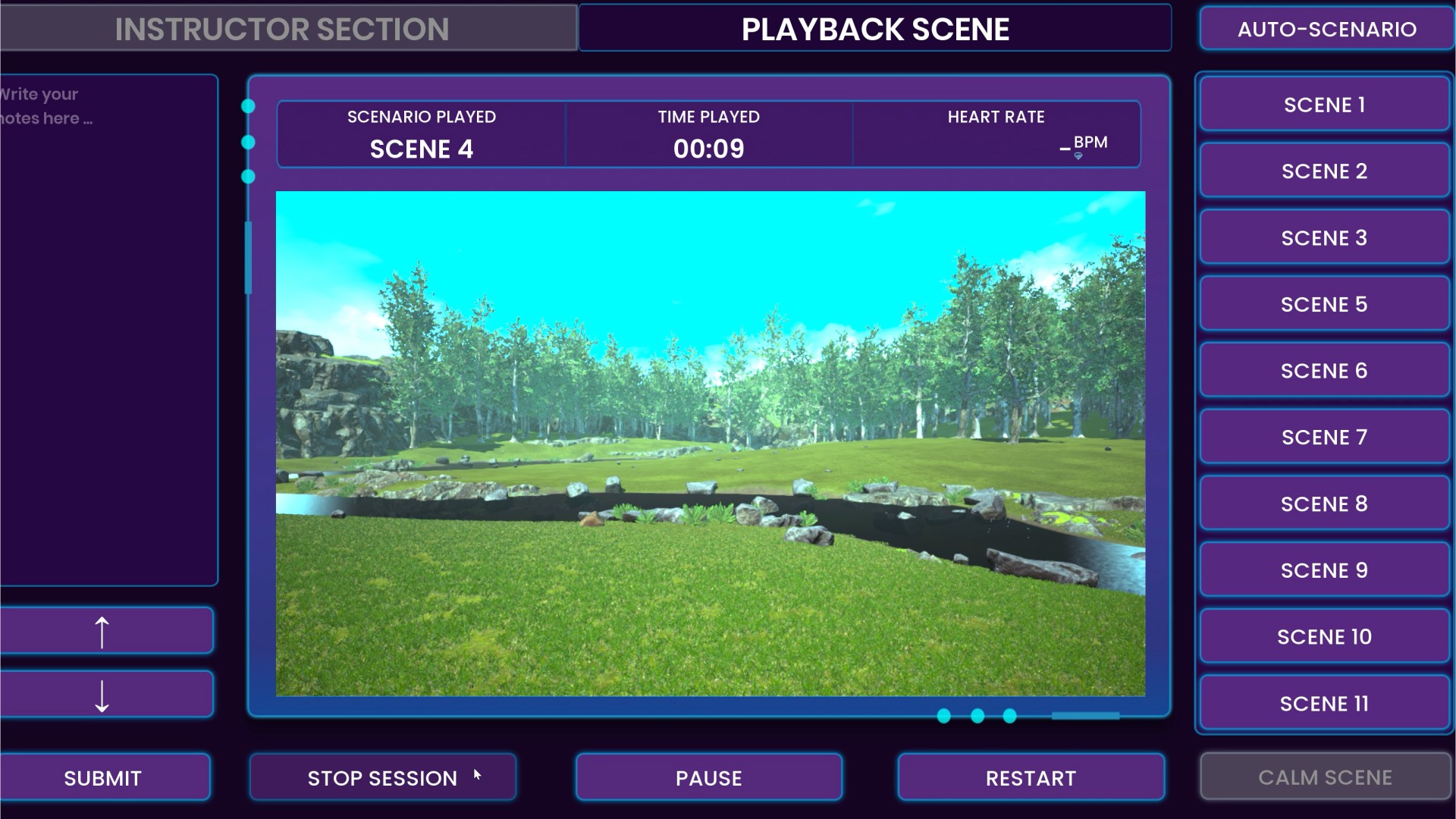Choose Scene 2
The image size is (1456, 819).
1324,171
